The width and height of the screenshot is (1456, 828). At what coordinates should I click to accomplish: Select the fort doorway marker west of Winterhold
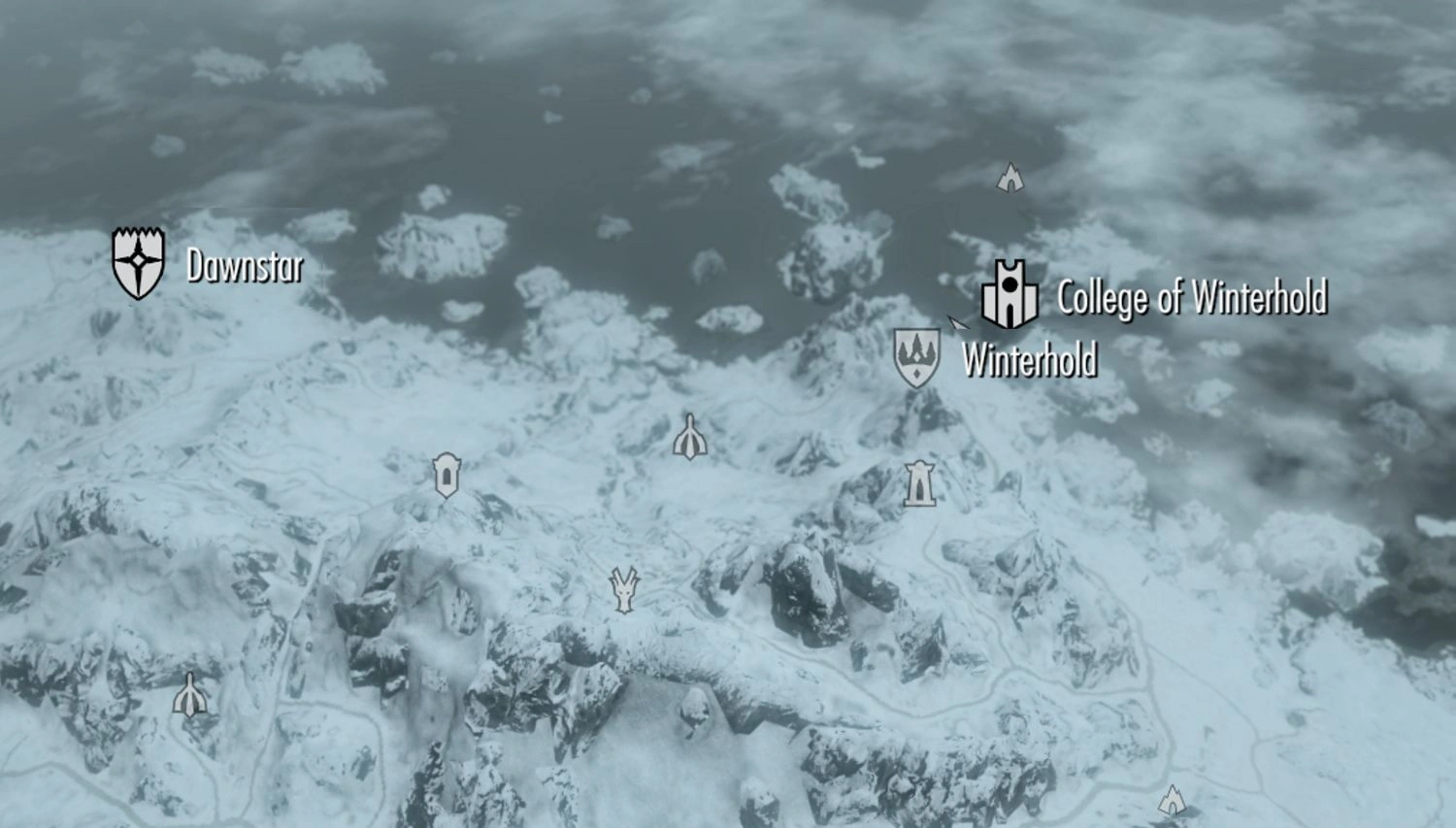click(x=446, y=476)
